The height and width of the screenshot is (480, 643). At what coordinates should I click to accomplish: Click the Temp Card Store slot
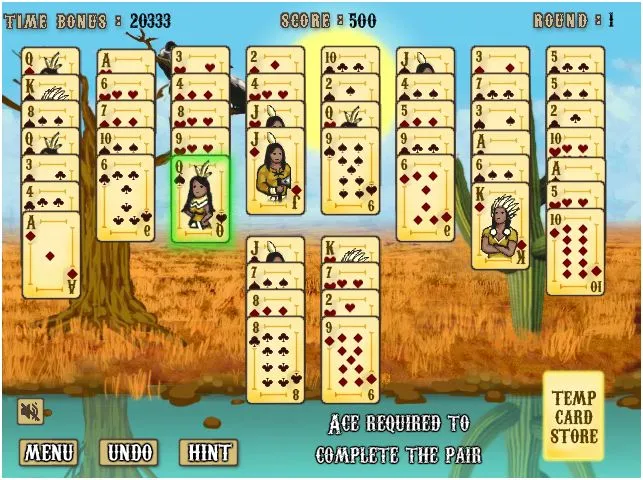coord(574,416)
